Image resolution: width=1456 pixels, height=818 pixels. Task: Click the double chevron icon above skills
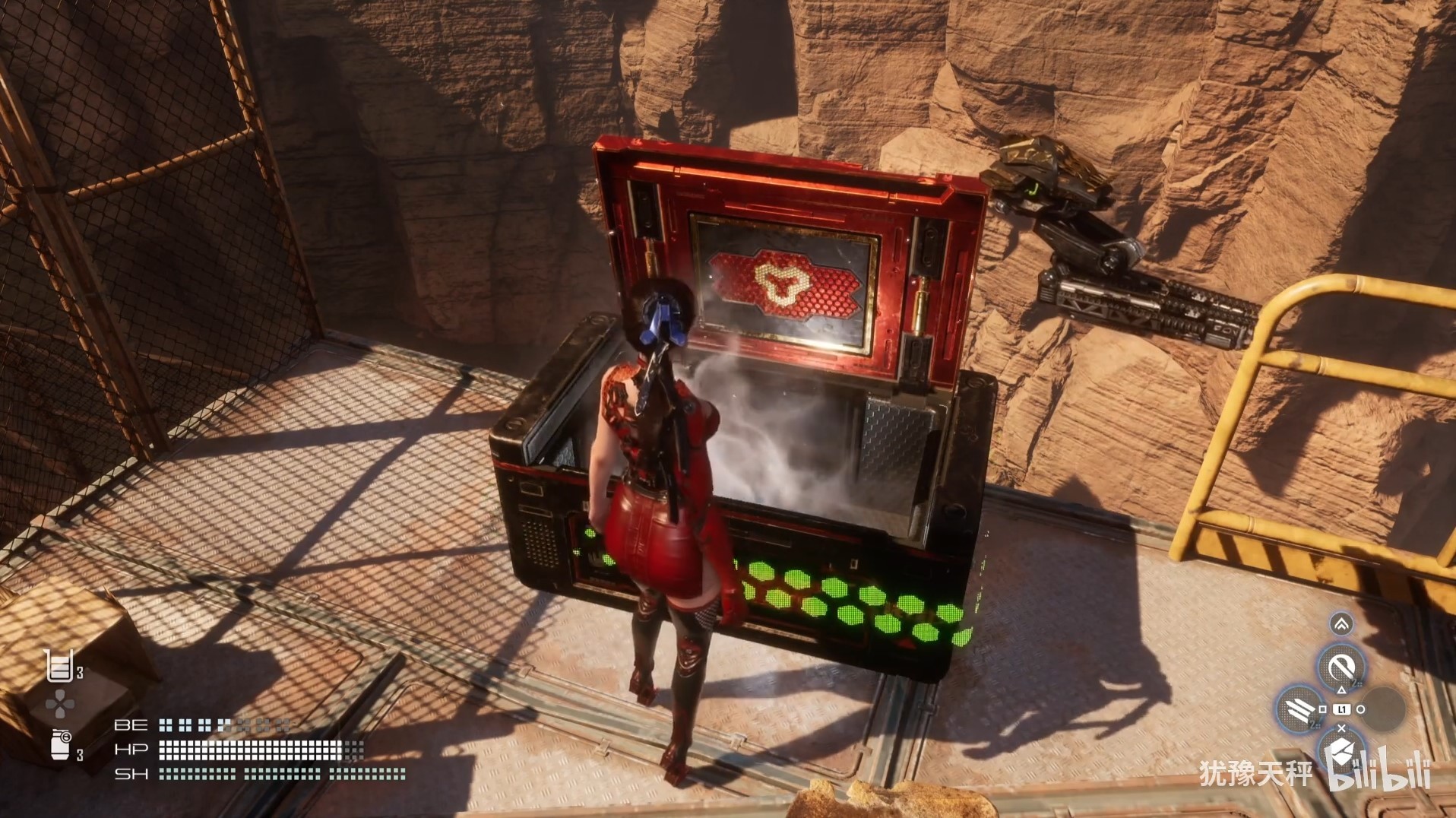[x=1341, y=624]
